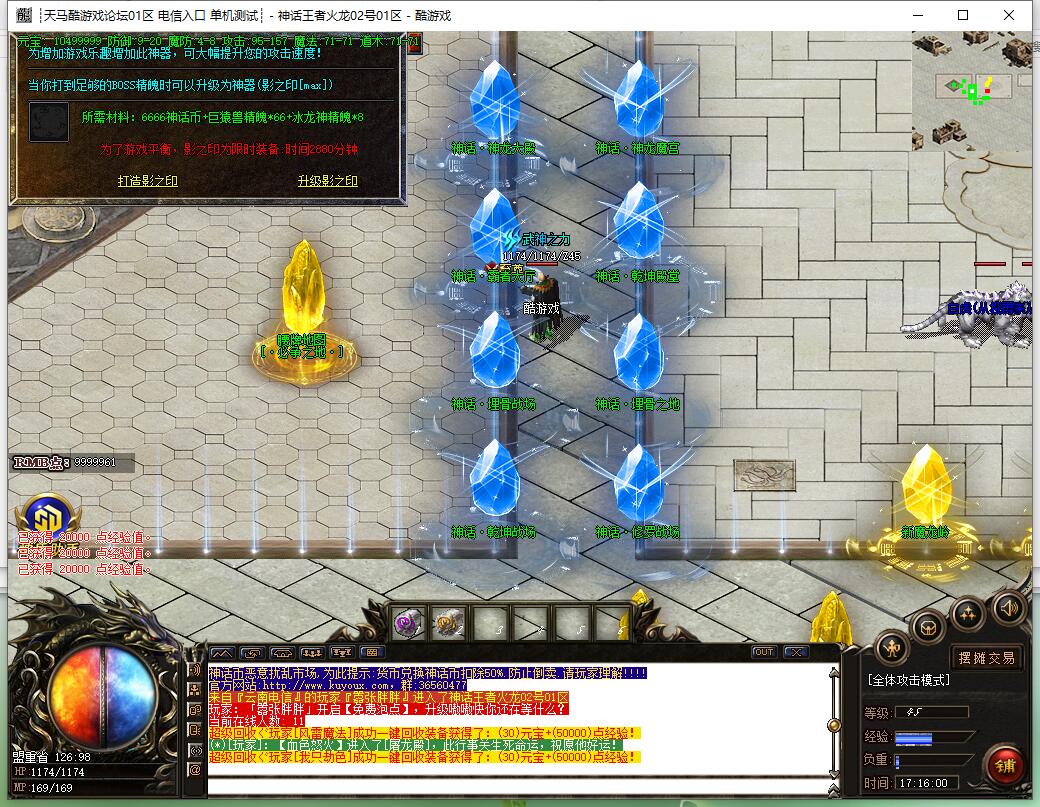Click the red 铺 shop button
Viewport: 1040px width, 807px height.
pyautogui.click(x=1003, y=764)
